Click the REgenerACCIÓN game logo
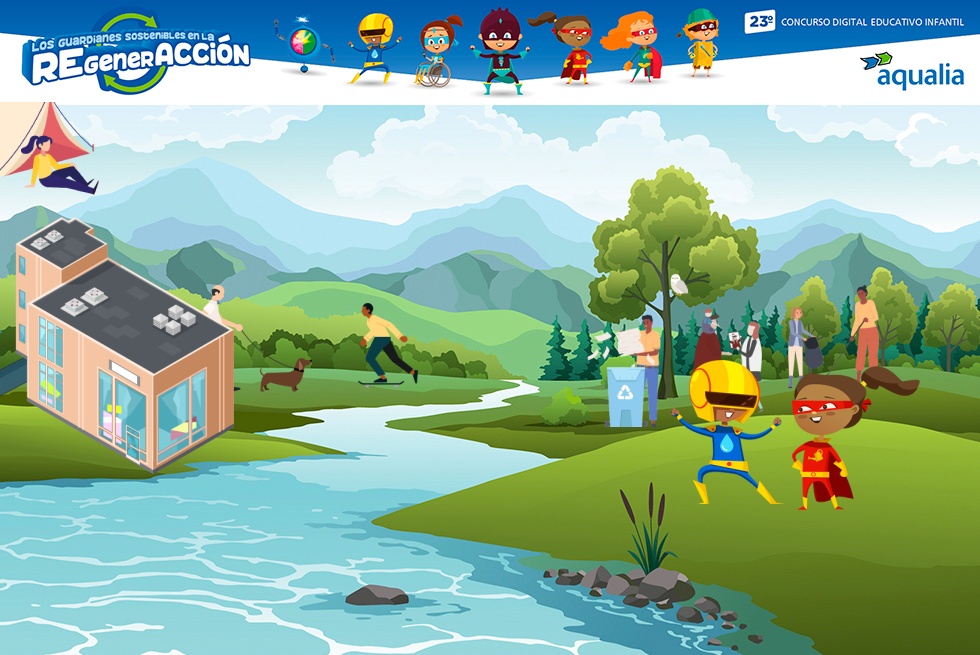The image size is (980, 655). [137, 54]
